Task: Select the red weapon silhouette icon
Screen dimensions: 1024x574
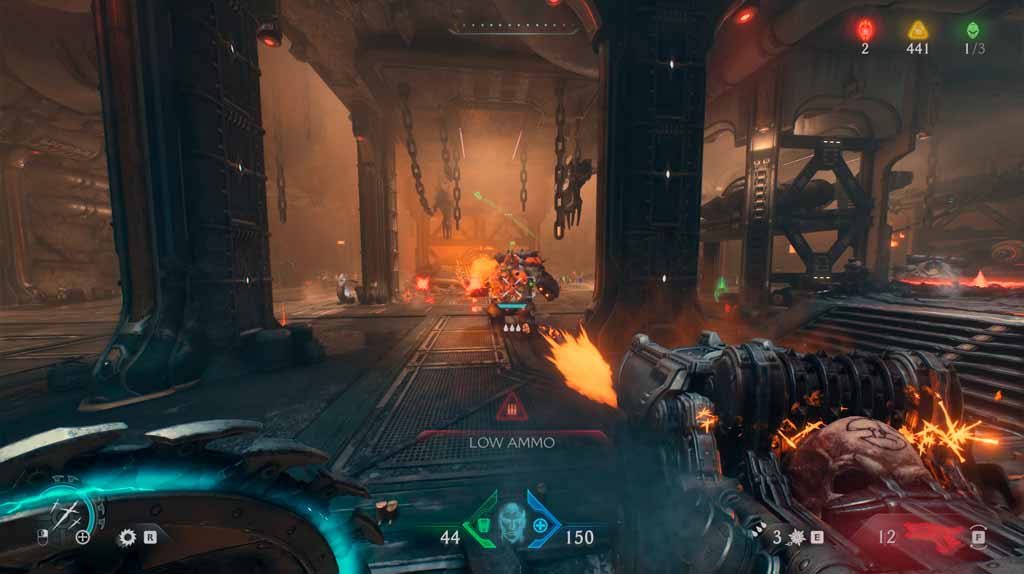Action: [x=928, y=537]
